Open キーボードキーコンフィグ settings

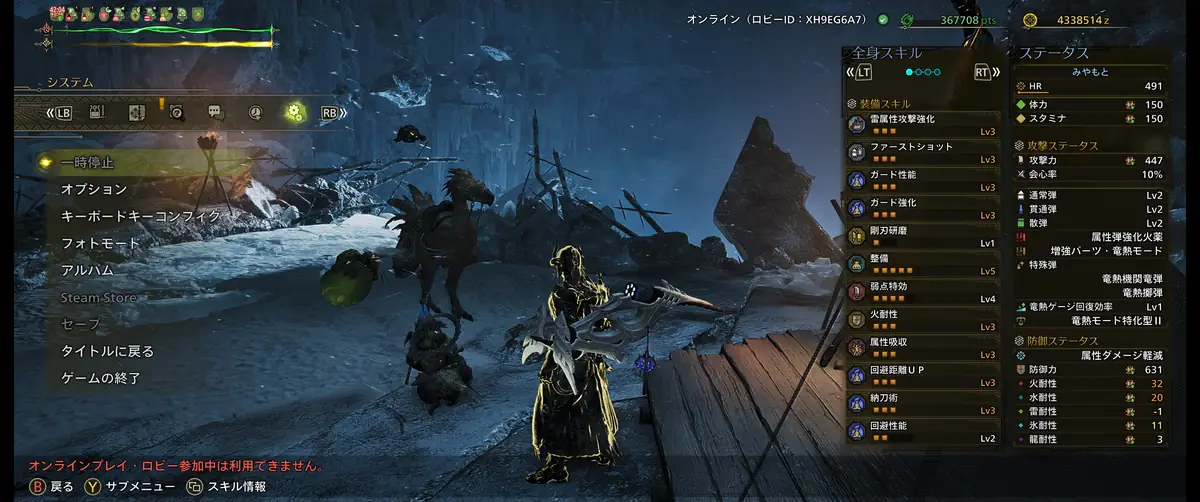click(x=140, y=216)
